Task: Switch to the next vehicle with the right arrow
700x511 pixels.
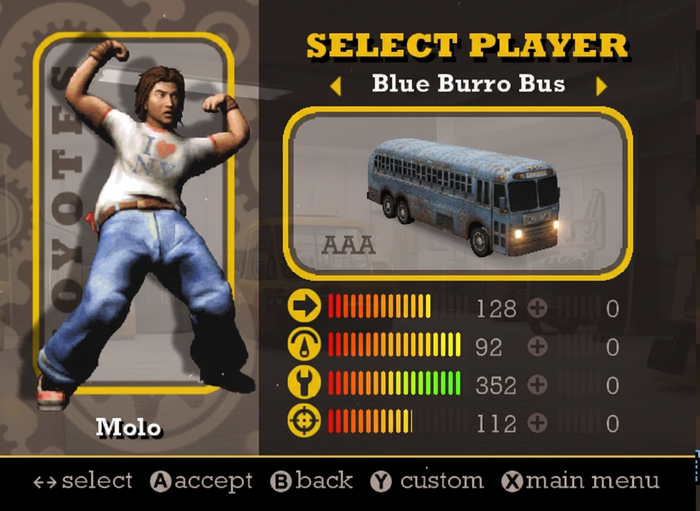Action: pos(601,86)
